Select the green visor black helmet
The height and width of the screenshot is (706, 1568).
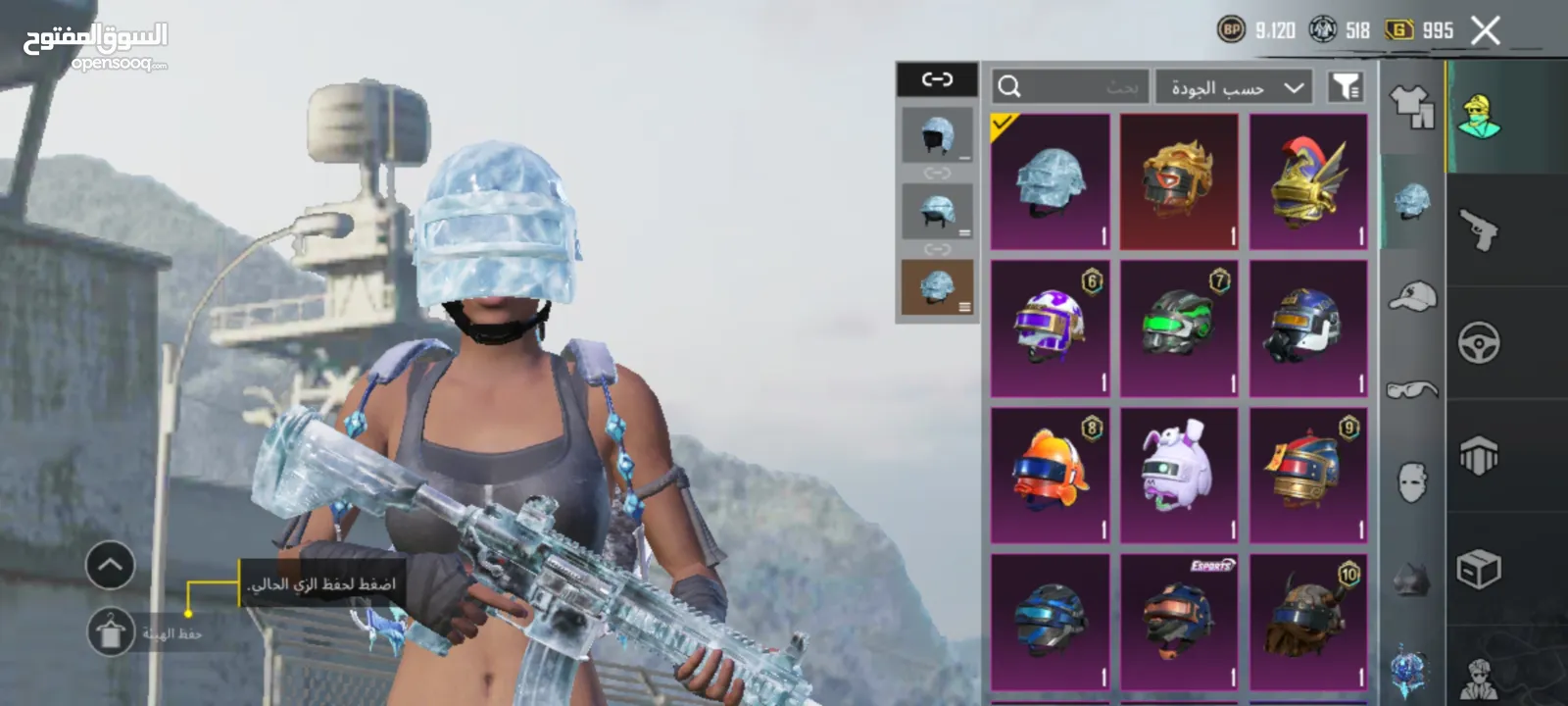click(x=1179, y=328)
